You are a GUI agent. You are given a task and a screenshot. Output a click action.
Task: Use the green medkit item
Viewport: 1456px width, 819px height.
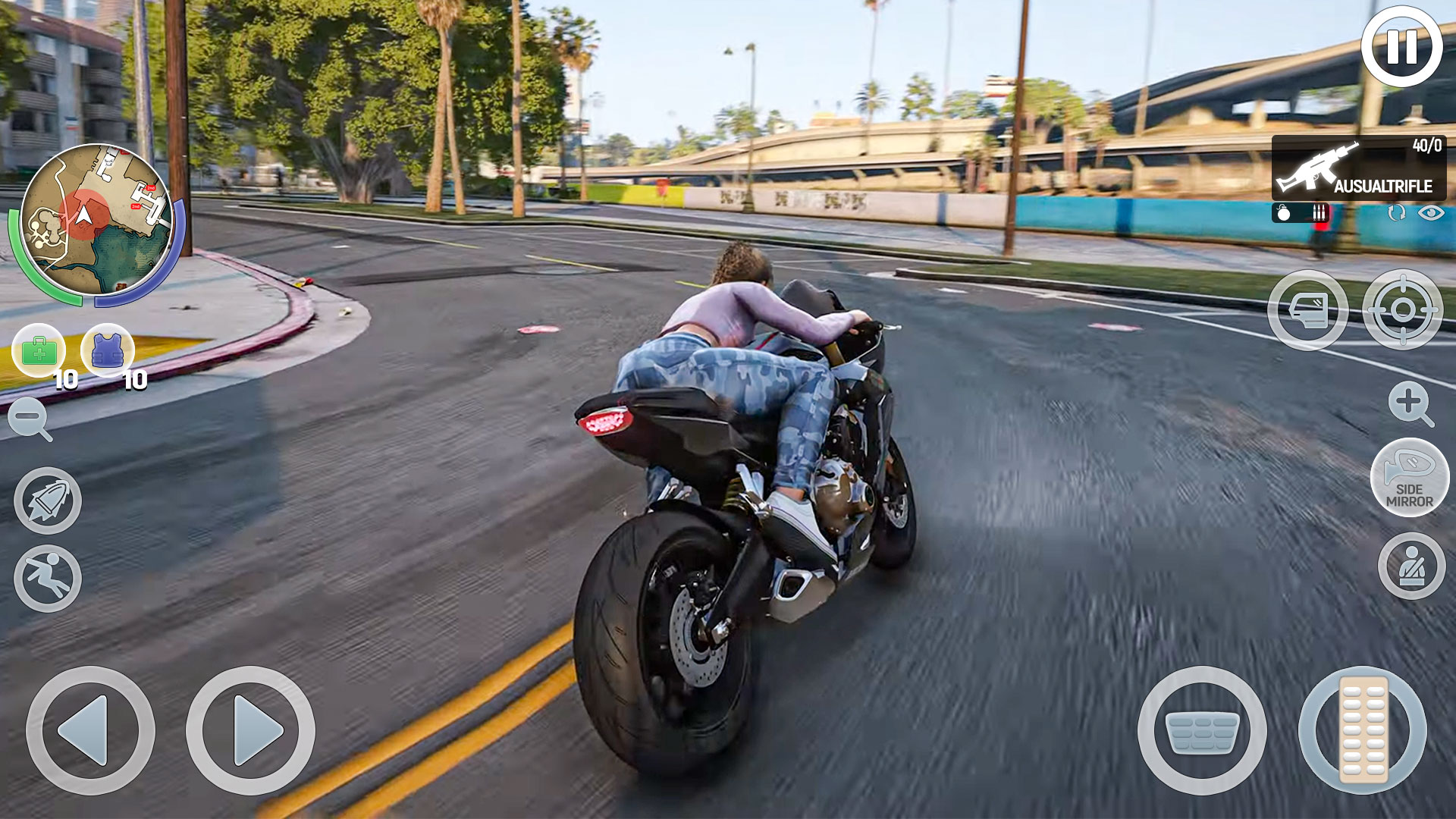tap(39, 350)
